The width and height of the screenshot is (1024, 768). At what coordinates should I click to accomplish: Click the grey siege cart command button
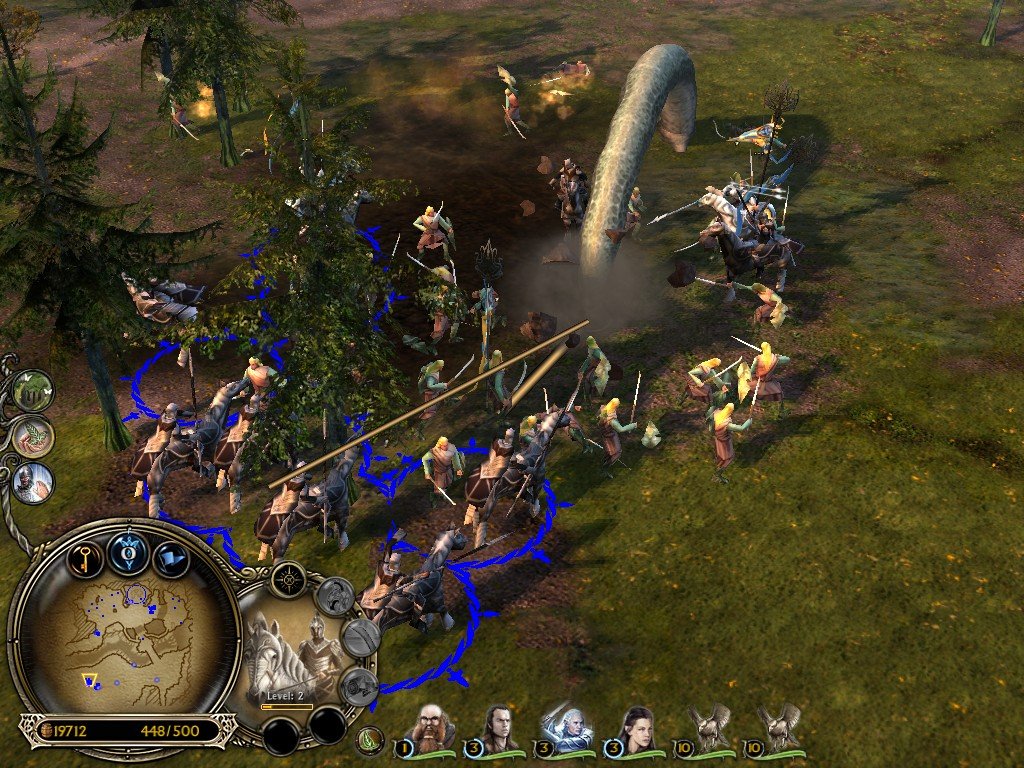pos(358,686)
